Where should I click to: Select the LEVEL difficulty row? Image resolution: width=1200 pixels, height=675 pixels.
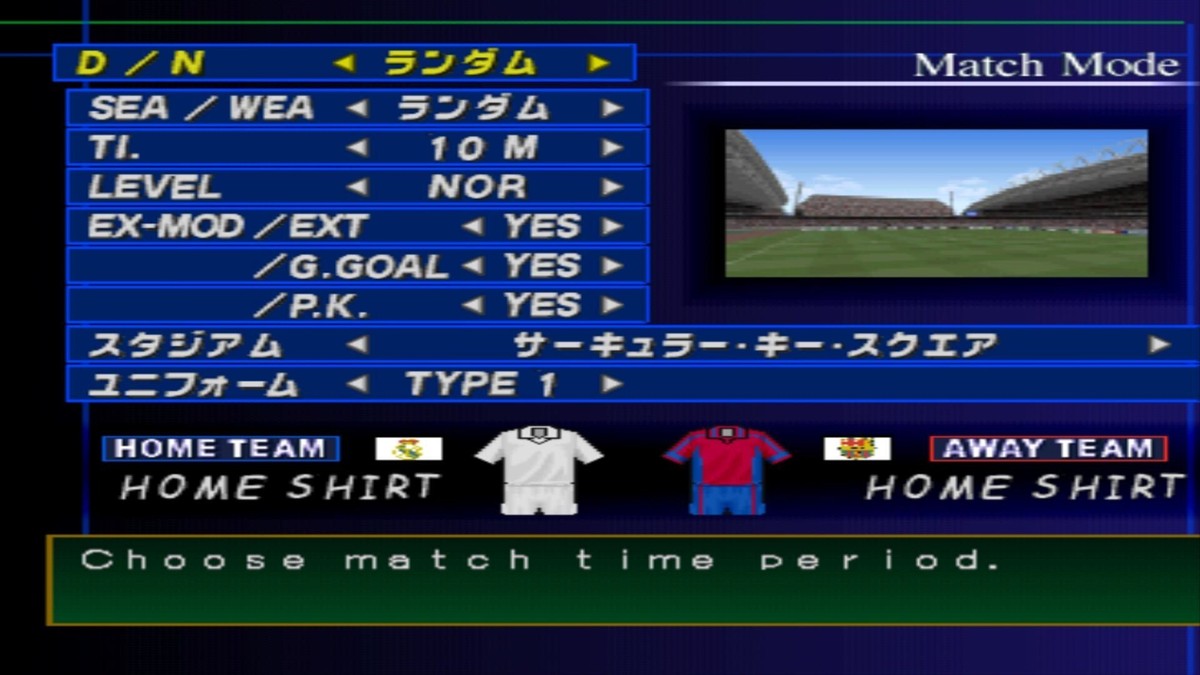pos(356,187)
